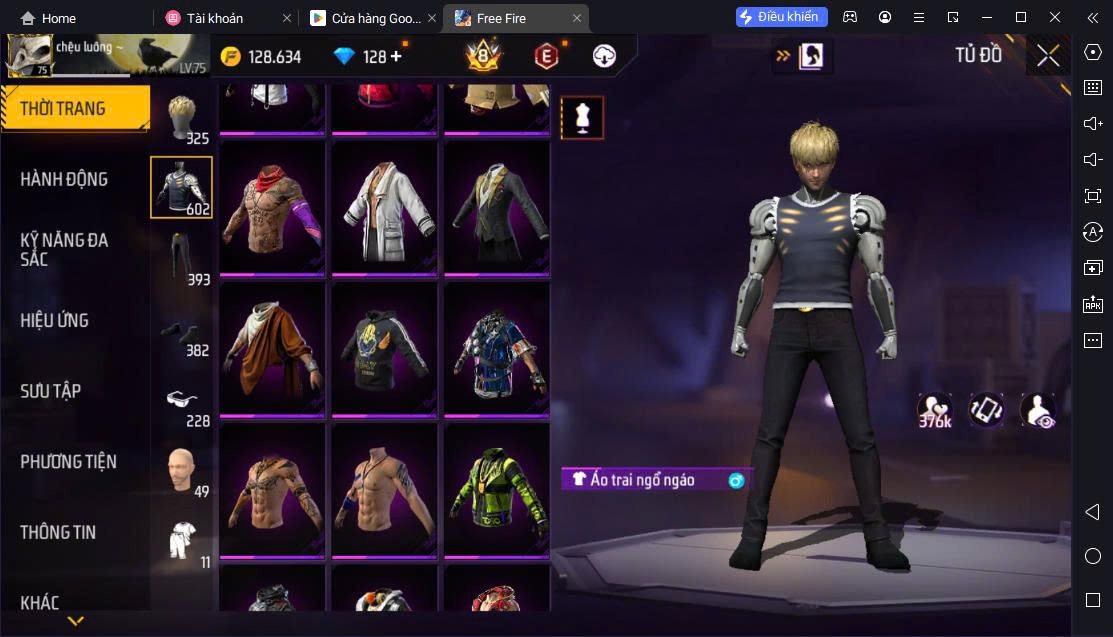Pick the black suit jacket with gold tie
Screen dimensions: 1113x637
[496, 208]
